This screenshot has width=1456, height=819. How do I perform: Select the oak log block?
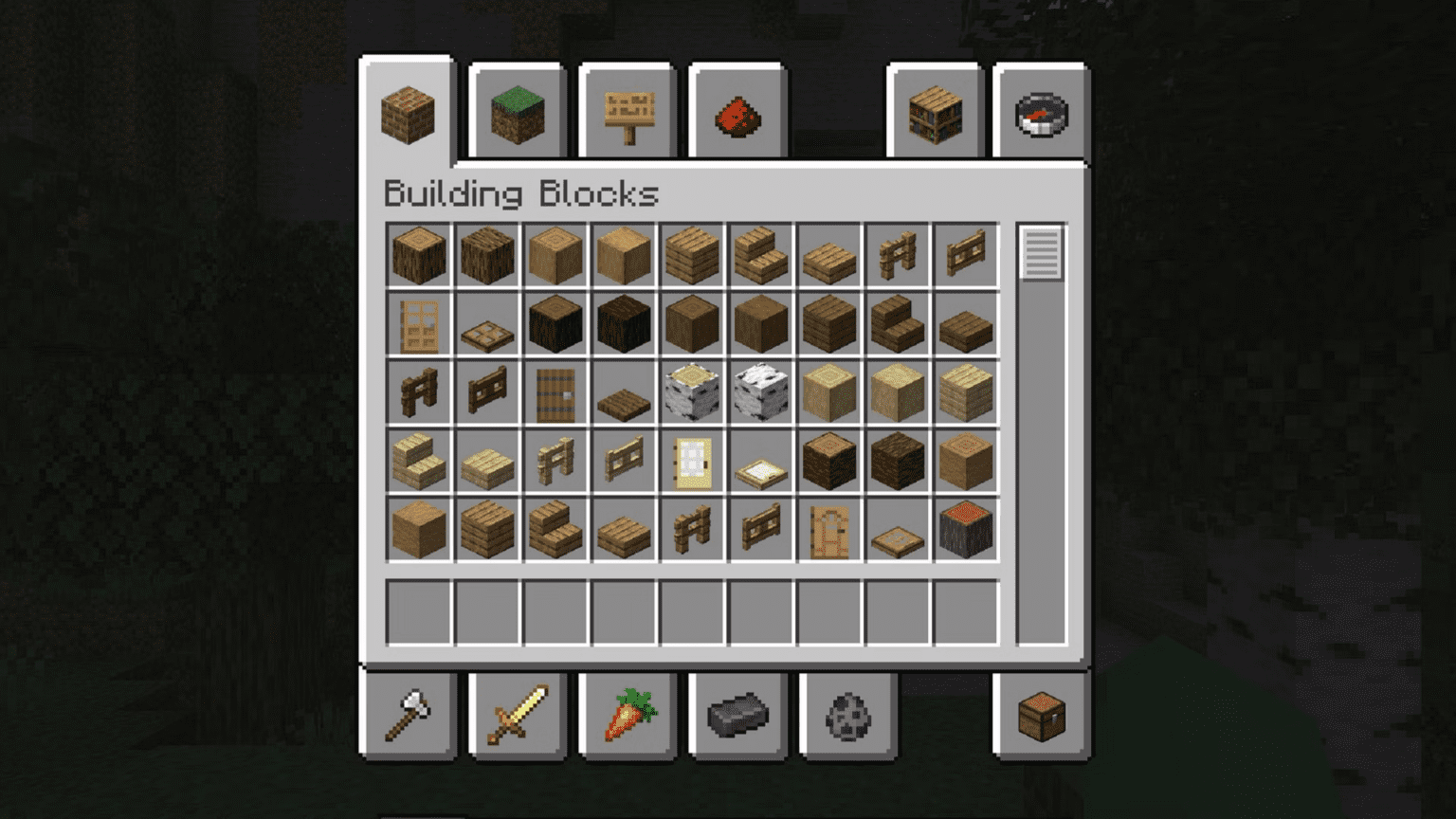pos(418,254)
